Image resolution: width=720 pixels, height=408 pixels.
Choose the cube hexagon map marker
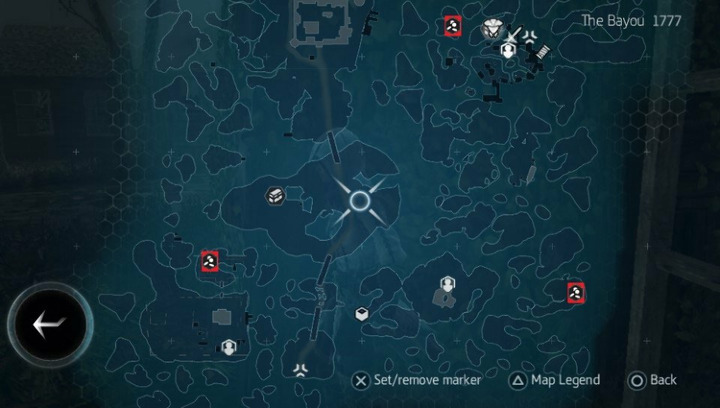point(361,314)
